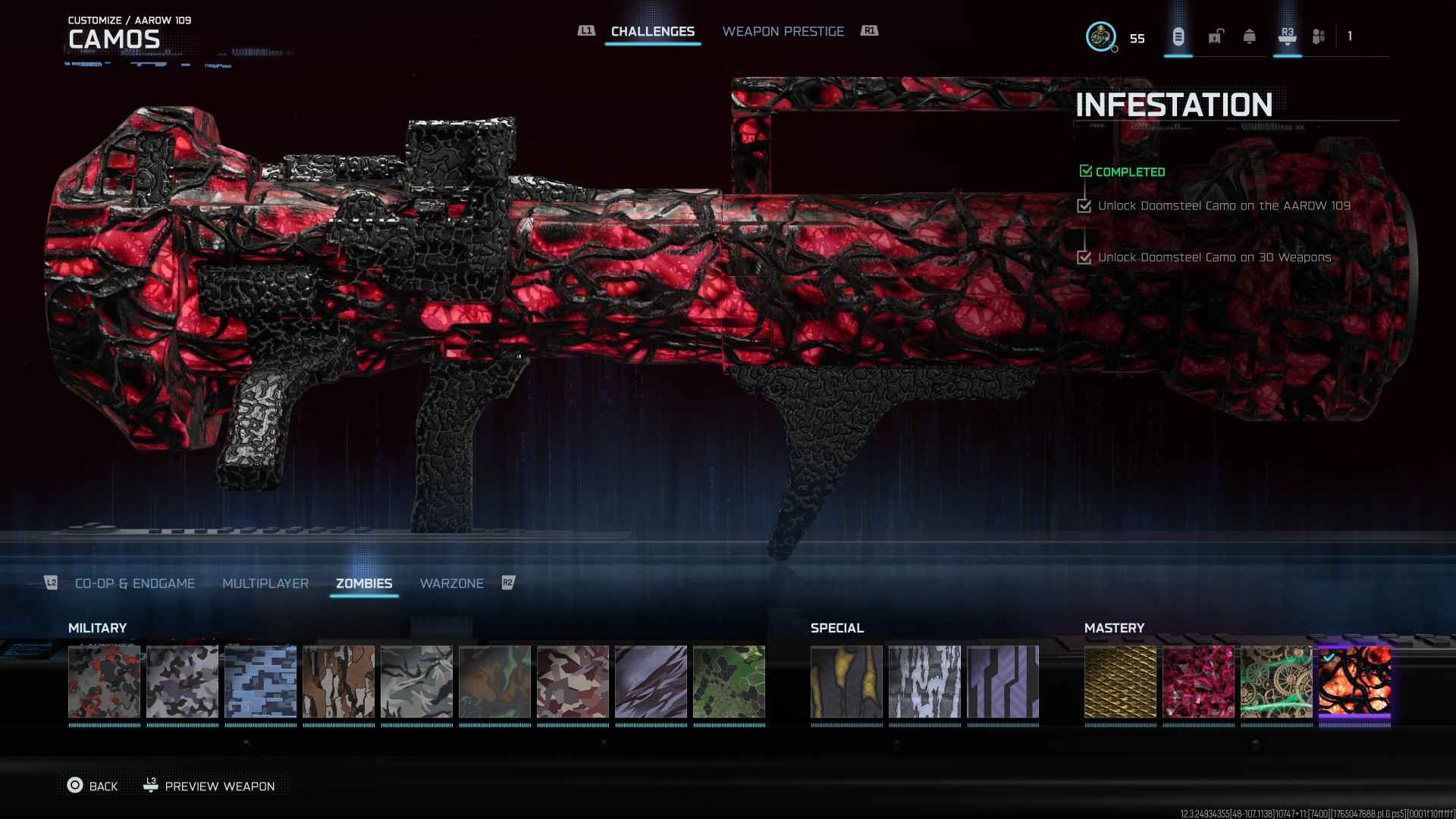
Task: Choose the brown tree bark camo
Action: point(338,682)
